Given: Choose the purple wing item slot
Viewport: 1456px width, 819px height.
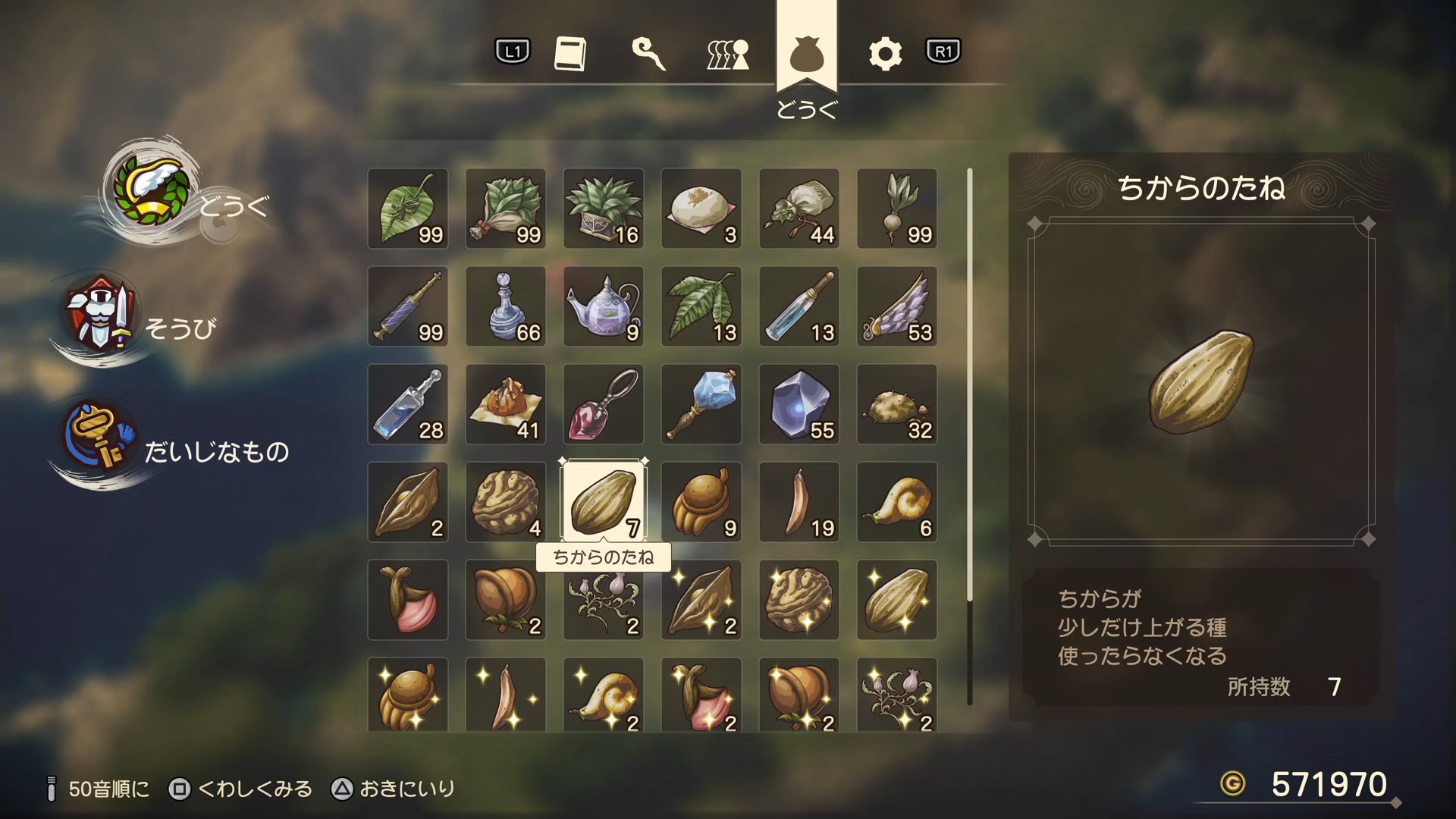Looking at the screenshot, I should pos(897,306).
